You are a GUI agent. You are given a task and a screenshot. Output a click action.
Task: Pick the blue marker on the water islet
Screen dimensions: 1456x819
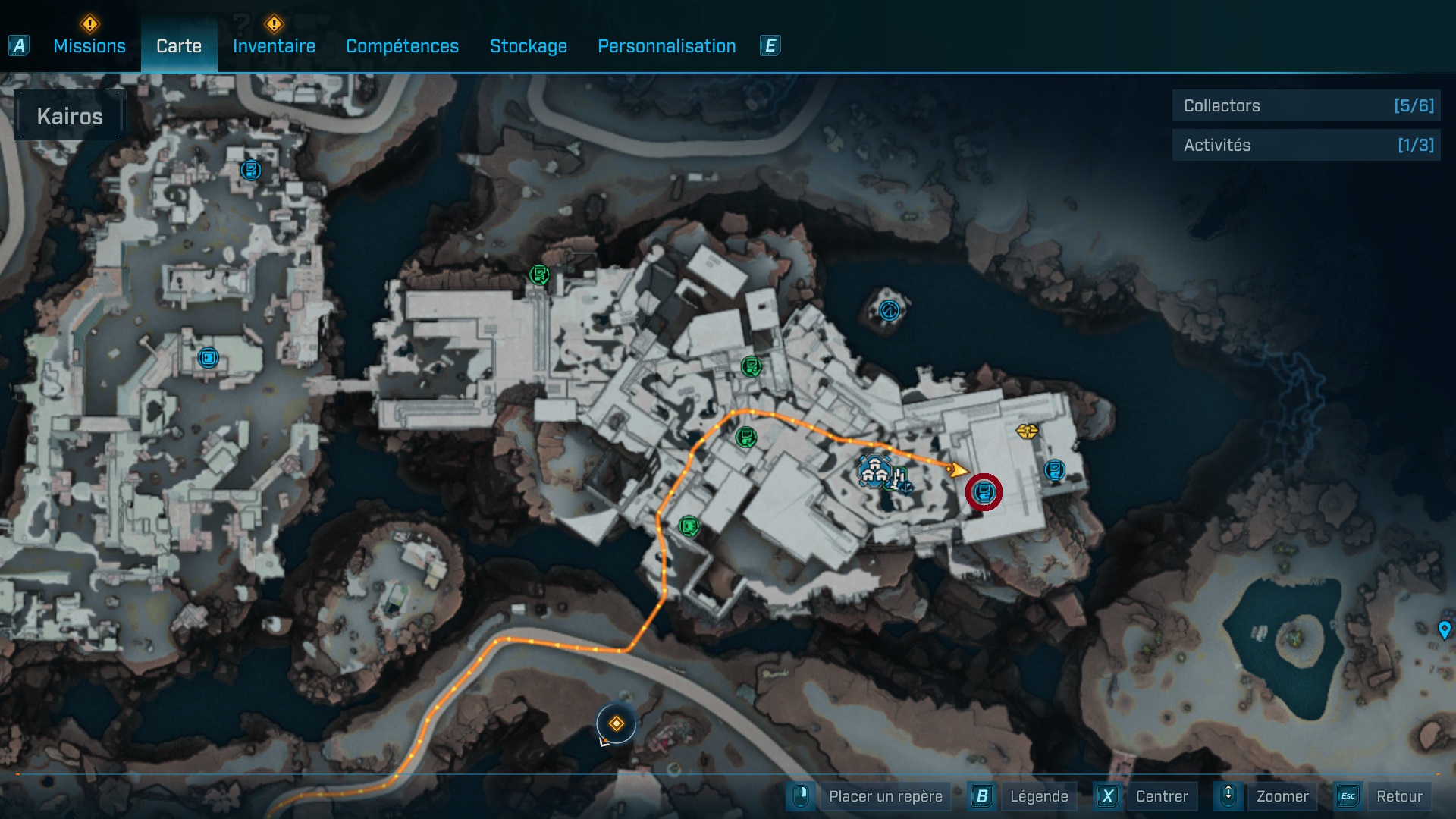889,310
